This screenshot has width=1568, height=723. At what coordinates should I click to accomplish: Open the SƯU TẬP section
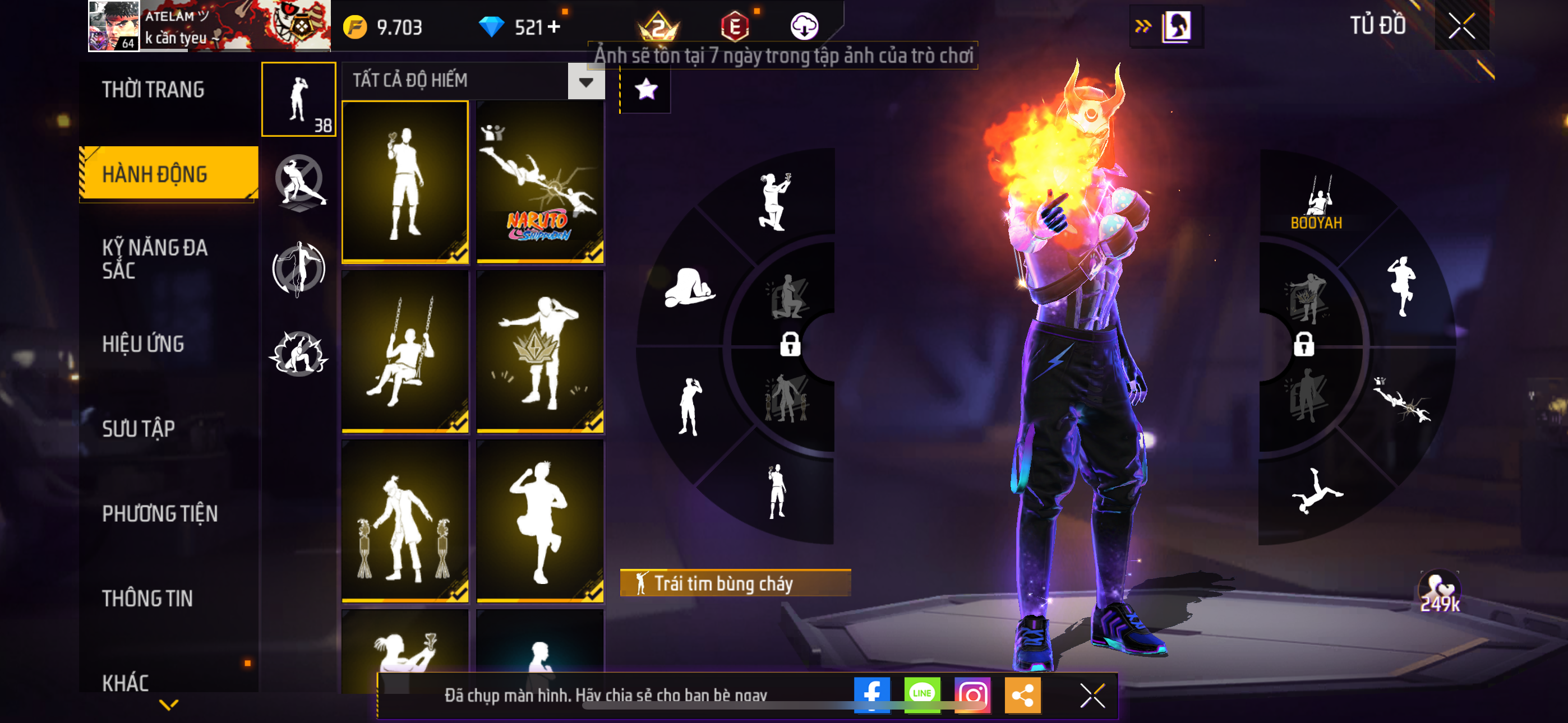pyautogui.click(x=138, y=428)
